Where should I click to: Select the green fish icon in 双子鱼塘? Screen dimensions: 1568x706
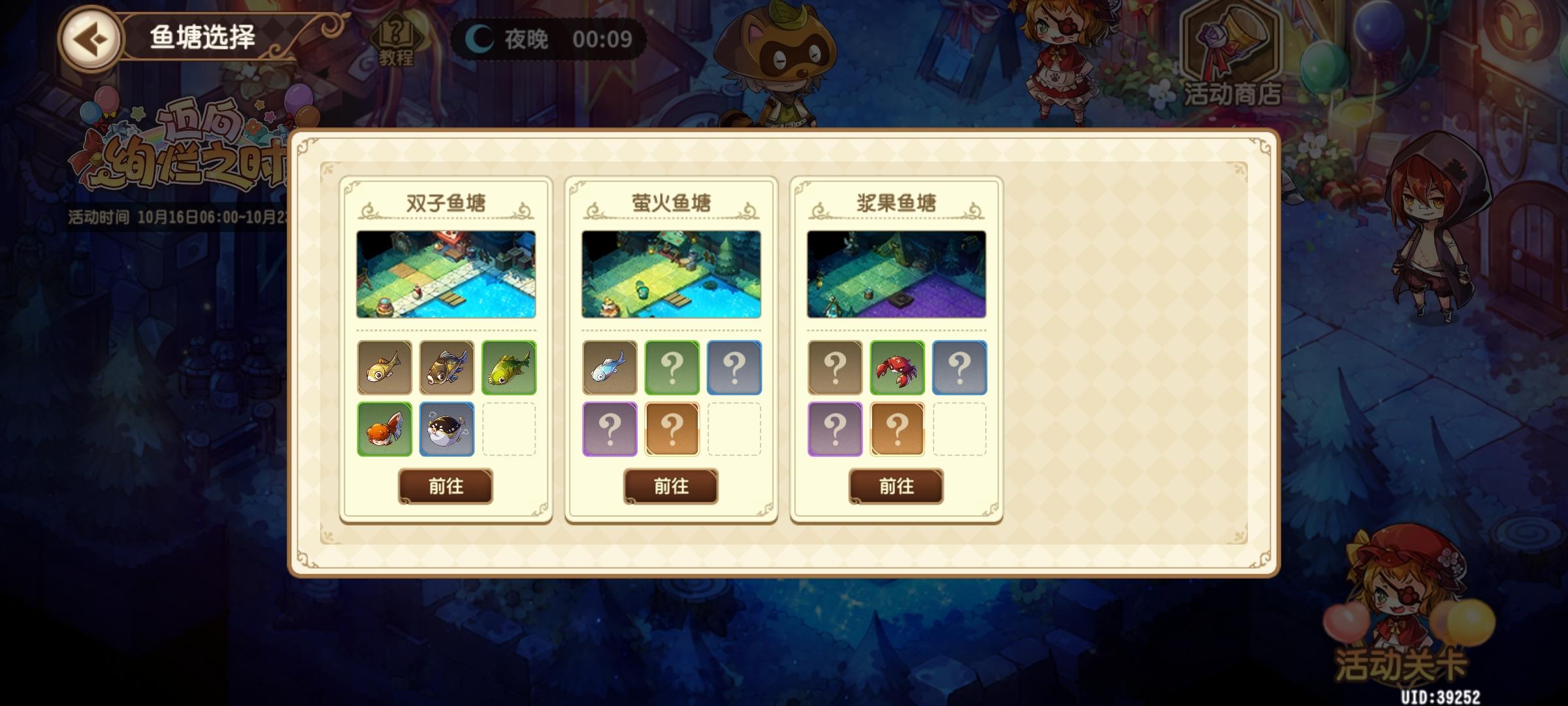point(507,367)
